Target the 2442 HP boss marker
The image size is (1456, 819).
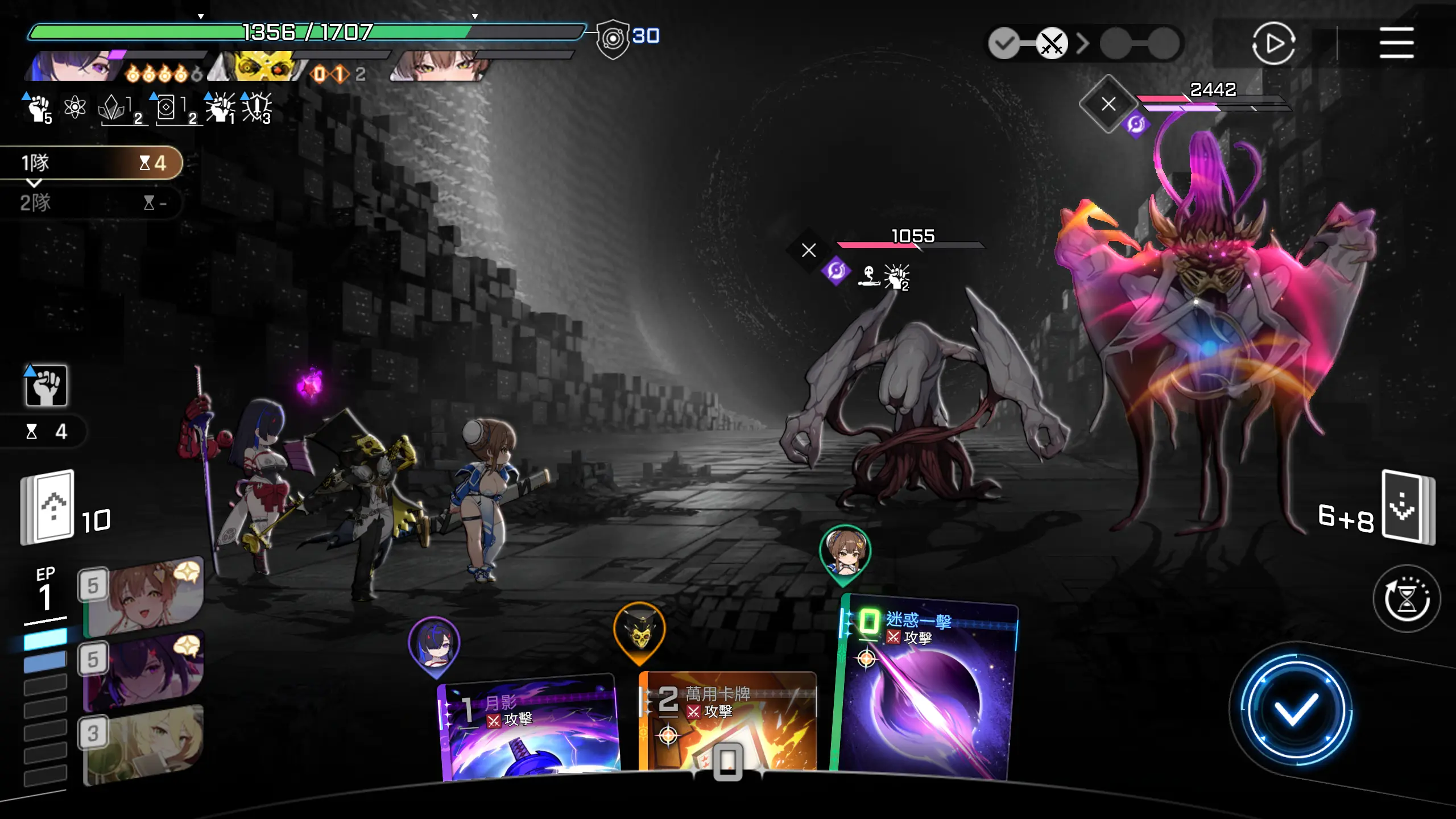1108,104
